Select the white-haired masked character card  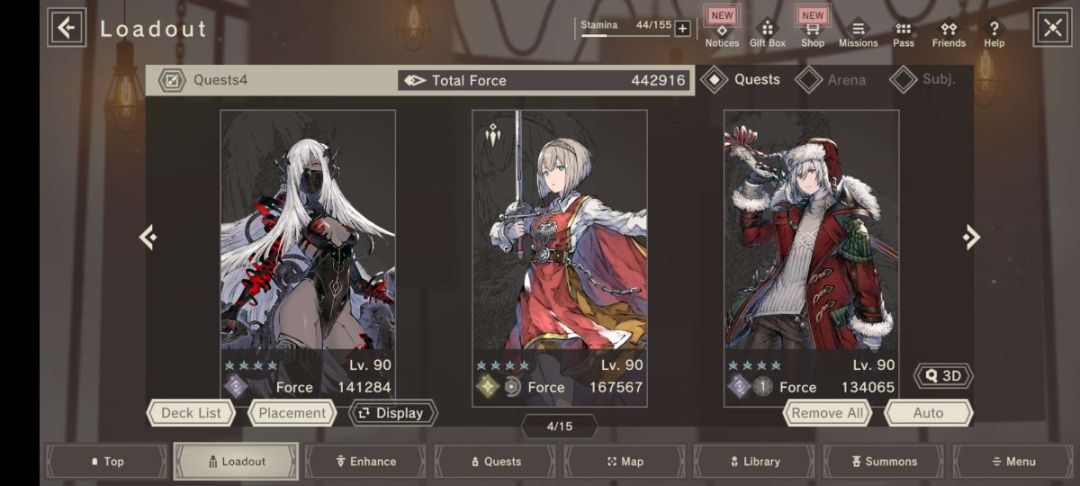(308, 240)
